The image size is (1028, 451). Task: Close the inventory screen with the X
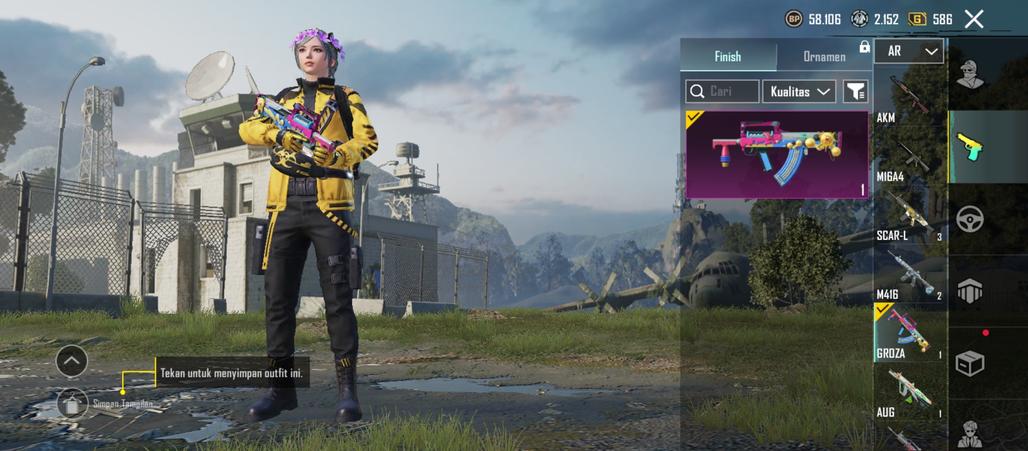point(974,19)
